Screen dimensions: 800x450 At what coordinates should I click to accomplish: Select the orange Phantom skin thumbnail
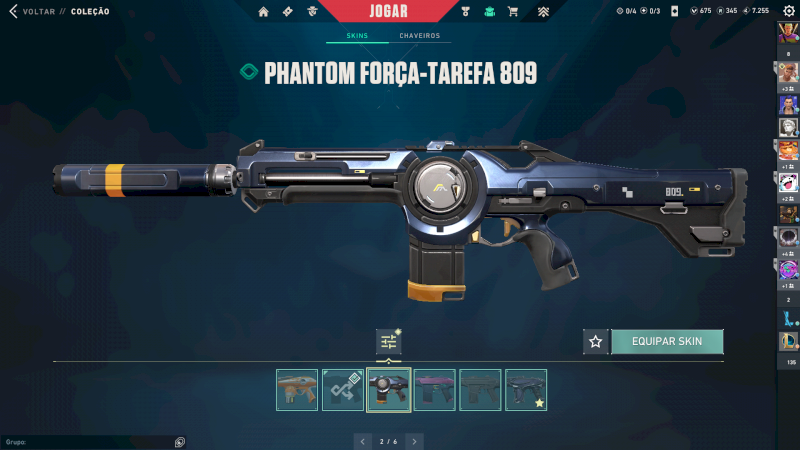pyautogui.click(x=297, y=390)
